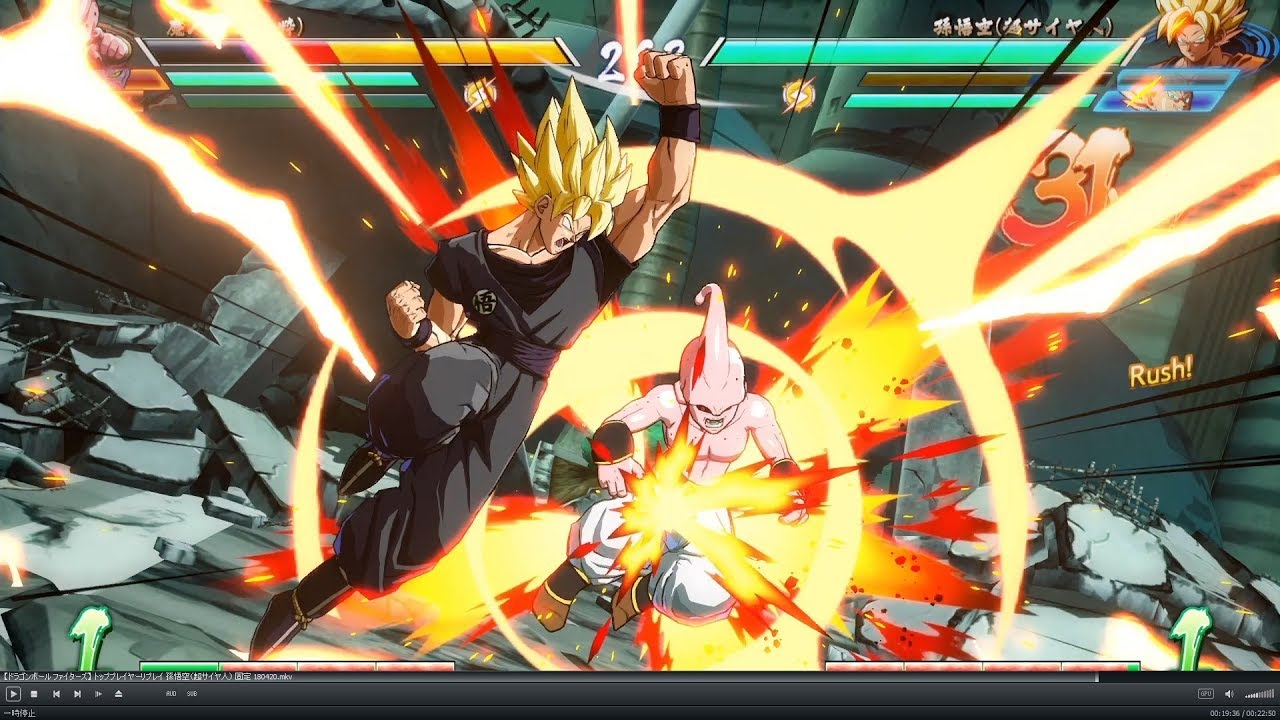Viewport: 1280px width, 720px height.
Task: Click the 一時停止 paused status text
Action: [x=18, y=712]
